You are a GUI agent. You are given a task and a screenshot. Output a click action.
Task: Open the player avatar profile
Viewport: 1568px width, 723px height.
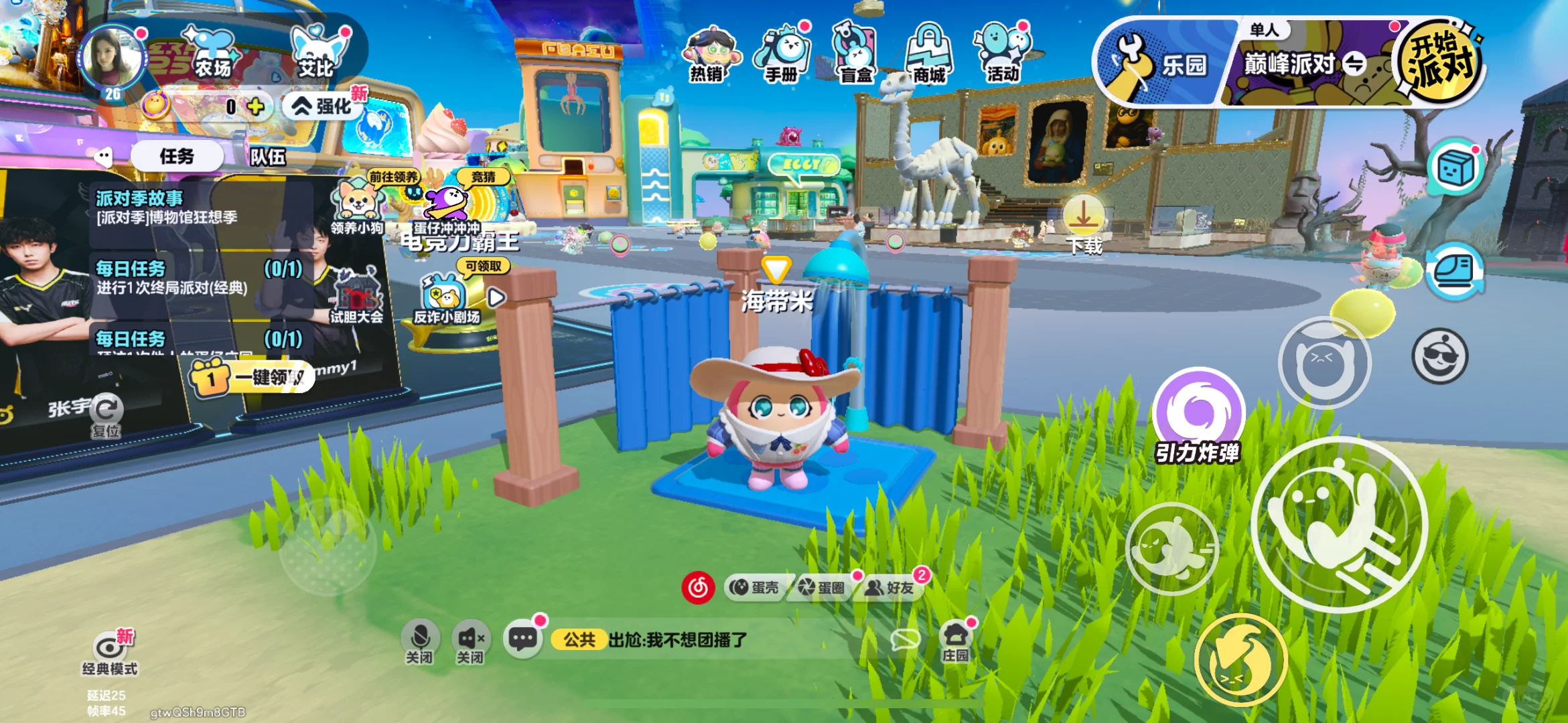(112, 60)
